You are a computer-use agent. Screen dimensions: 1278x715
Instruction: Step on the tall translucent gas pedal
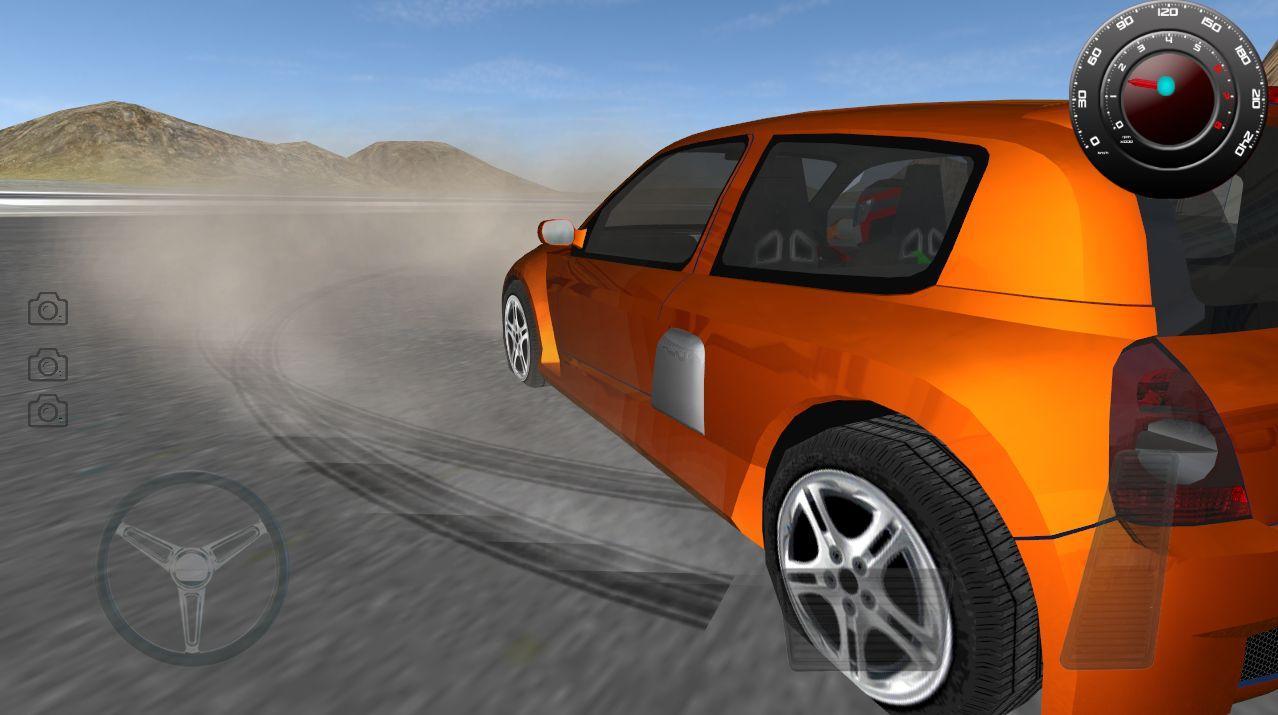click(x=1117, y=558)
